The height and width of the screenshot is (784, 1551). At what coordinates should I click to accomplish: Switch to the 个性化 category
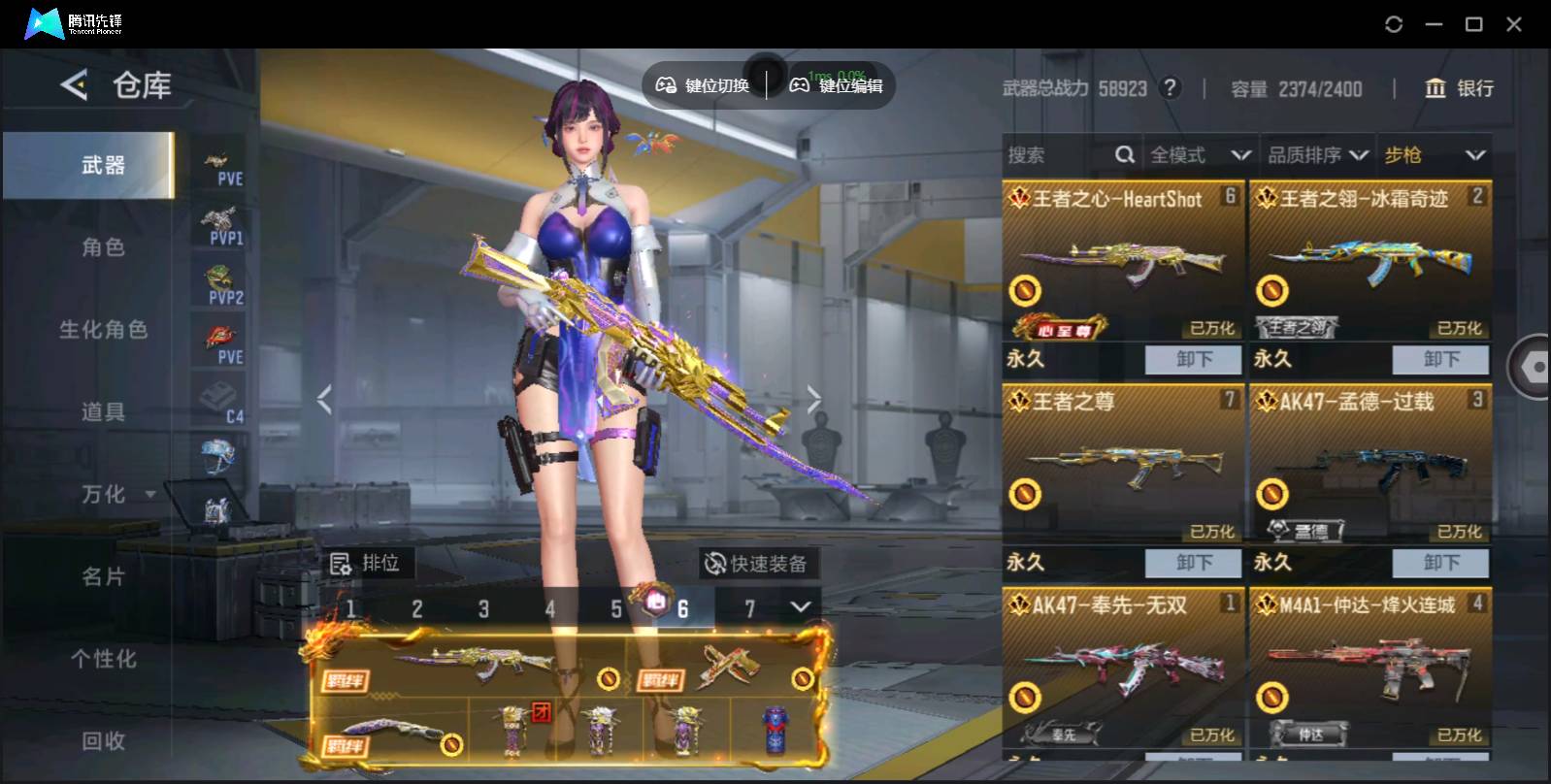point(103,659)
